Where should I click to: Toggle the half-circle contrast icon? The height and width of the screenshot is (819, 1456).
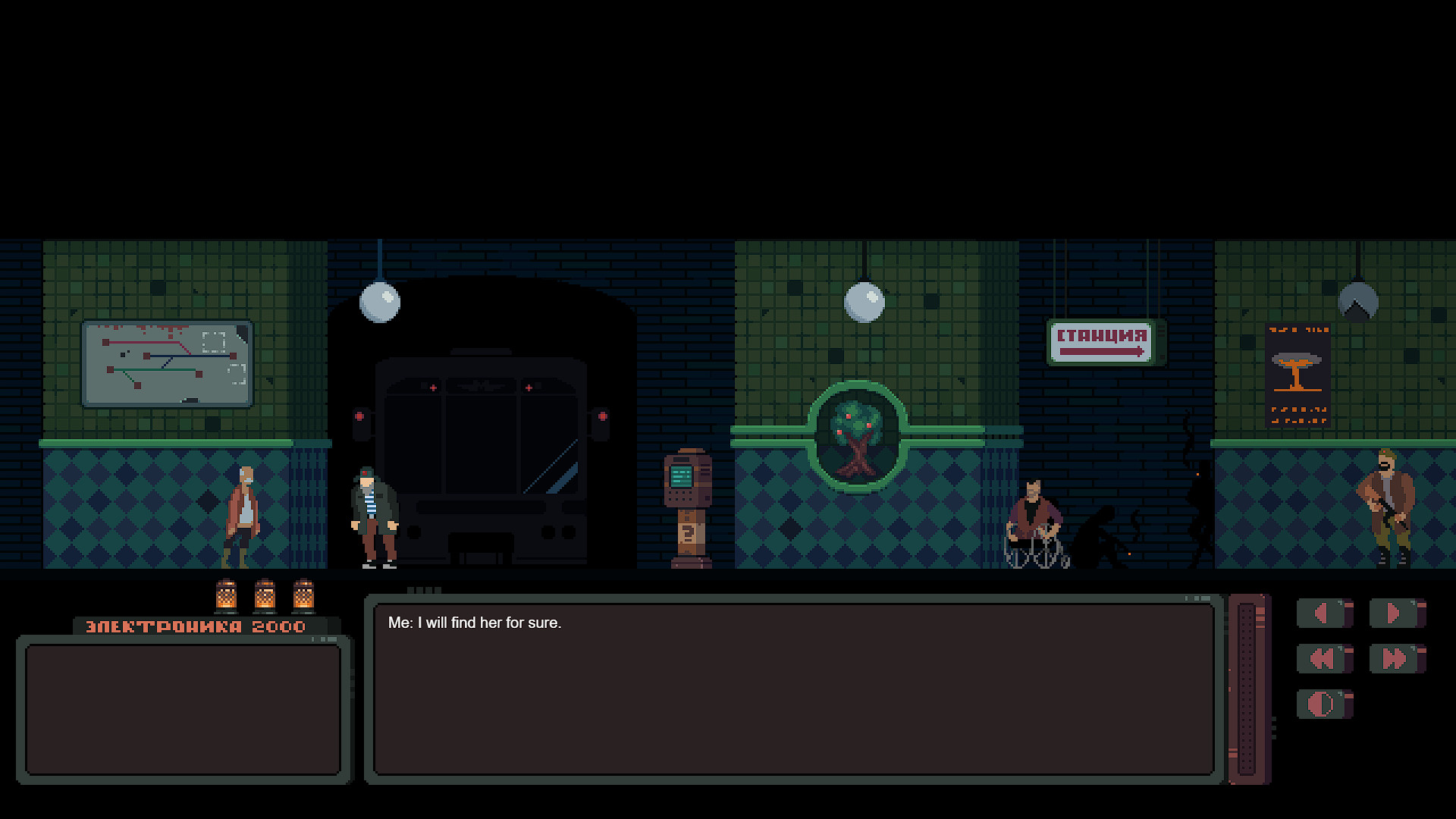pos(1324,704)
